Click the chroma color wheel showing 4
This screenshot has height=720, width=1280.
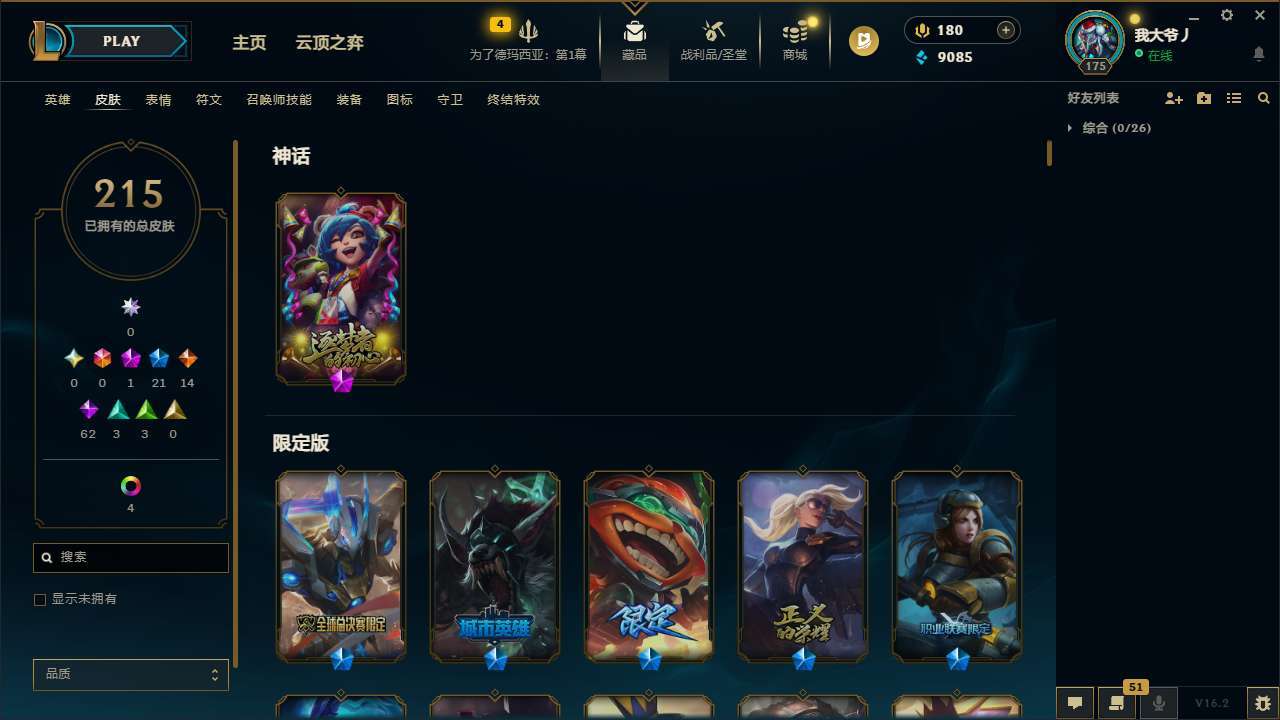pyautogui.click(x=130, y=487)
